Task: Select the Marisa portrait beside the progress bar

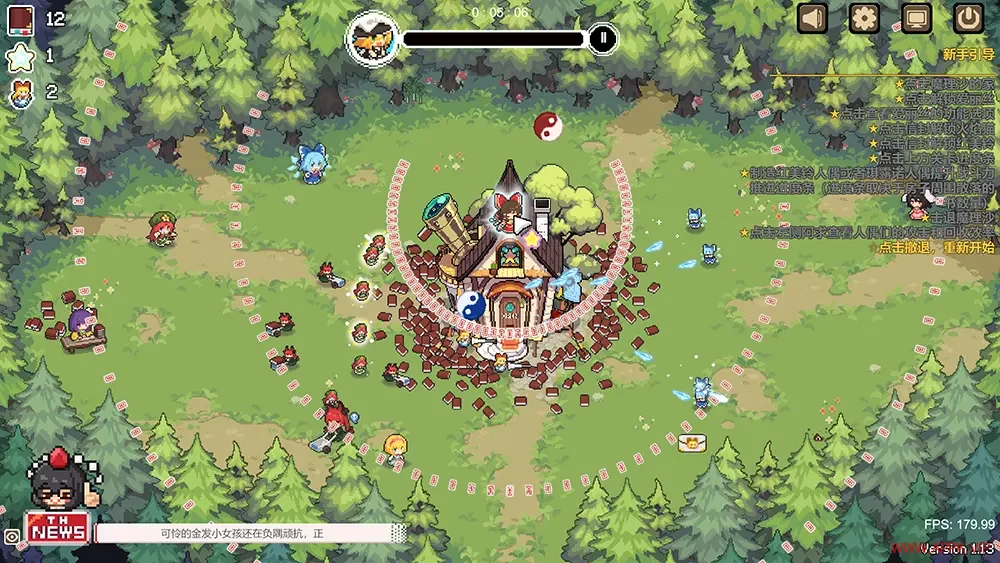Action: point(370,39)
